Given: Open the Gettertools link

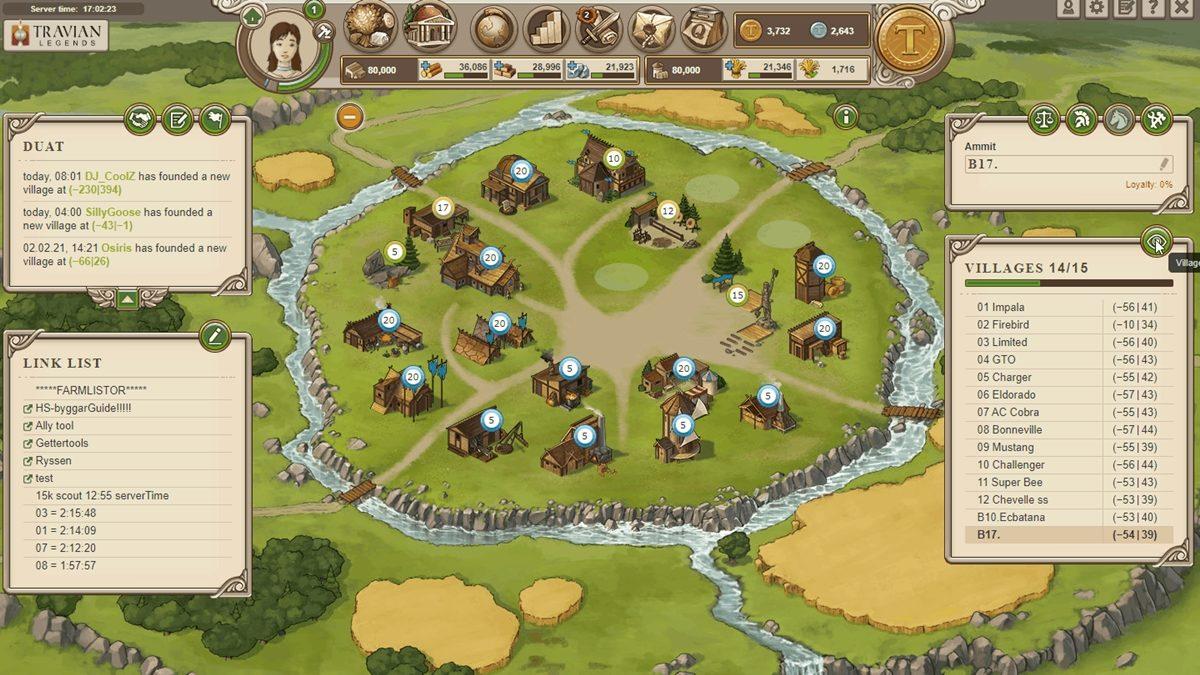Looking at the screenshot, I should point(62,443).
